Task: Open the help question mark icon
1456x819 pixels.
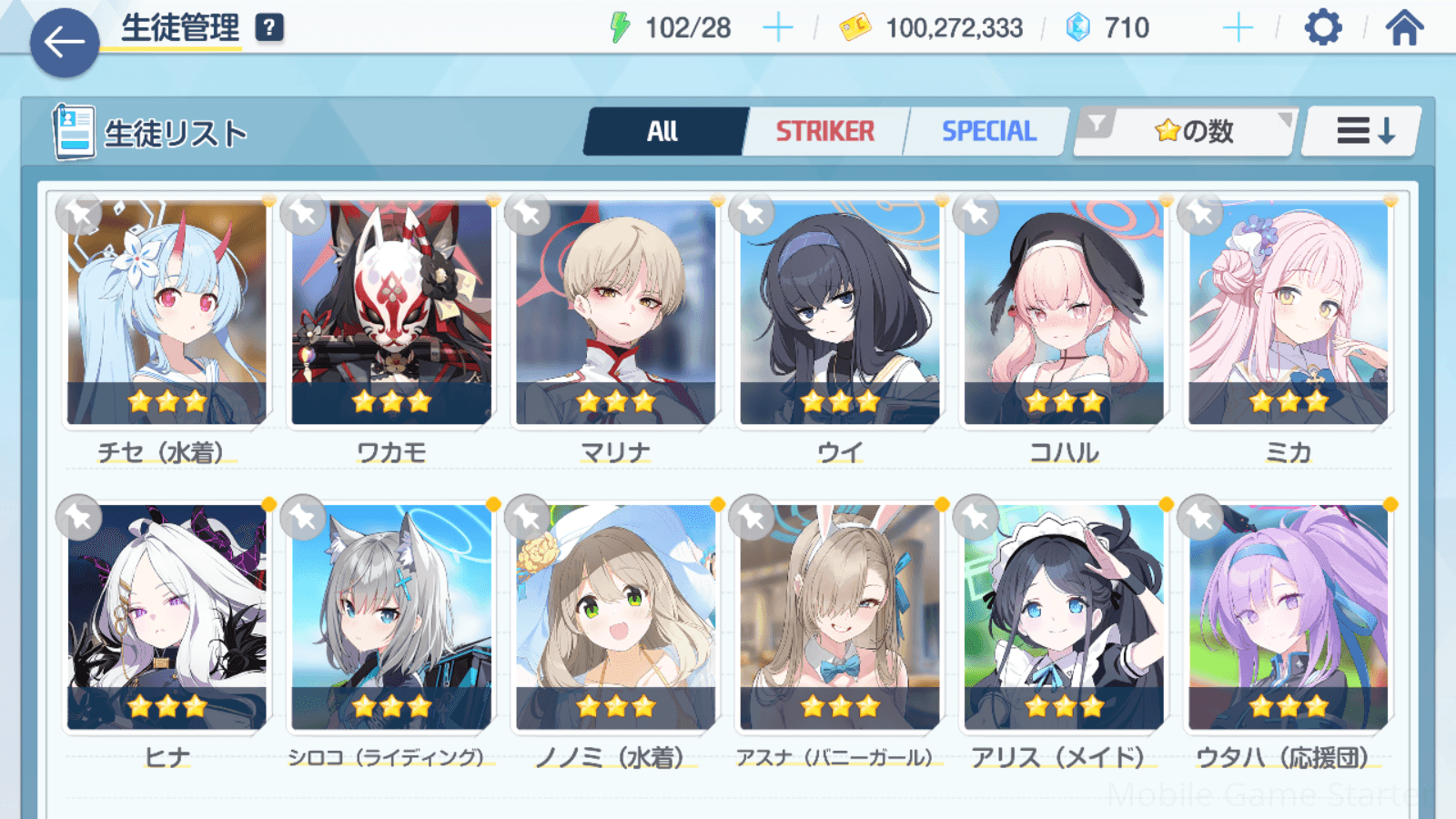Action: click(x=269, y=28)
